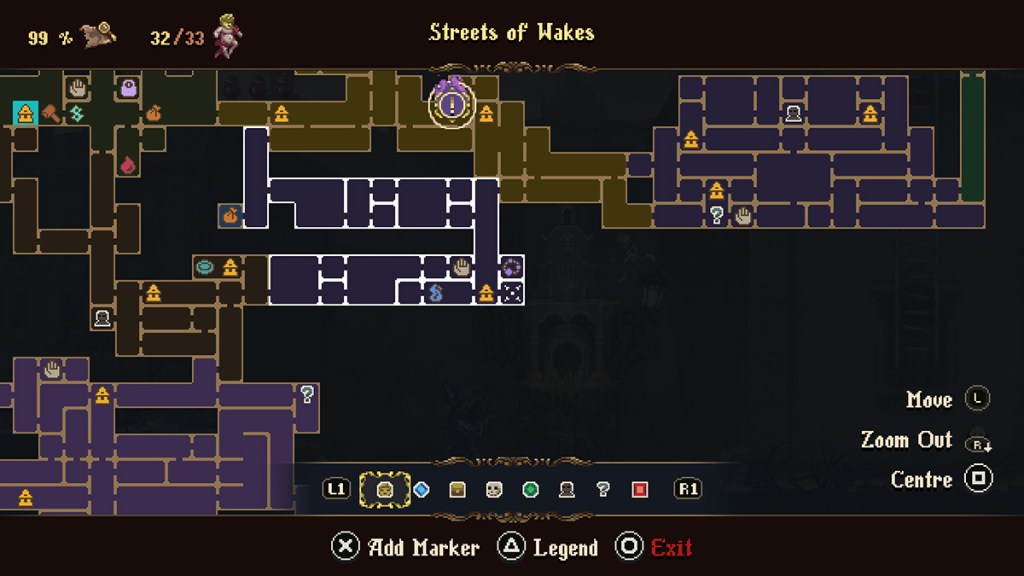Select the hooded figure marker in the toolbar
The width and height of the screenshot is (1024, 576).
[567, 489]
